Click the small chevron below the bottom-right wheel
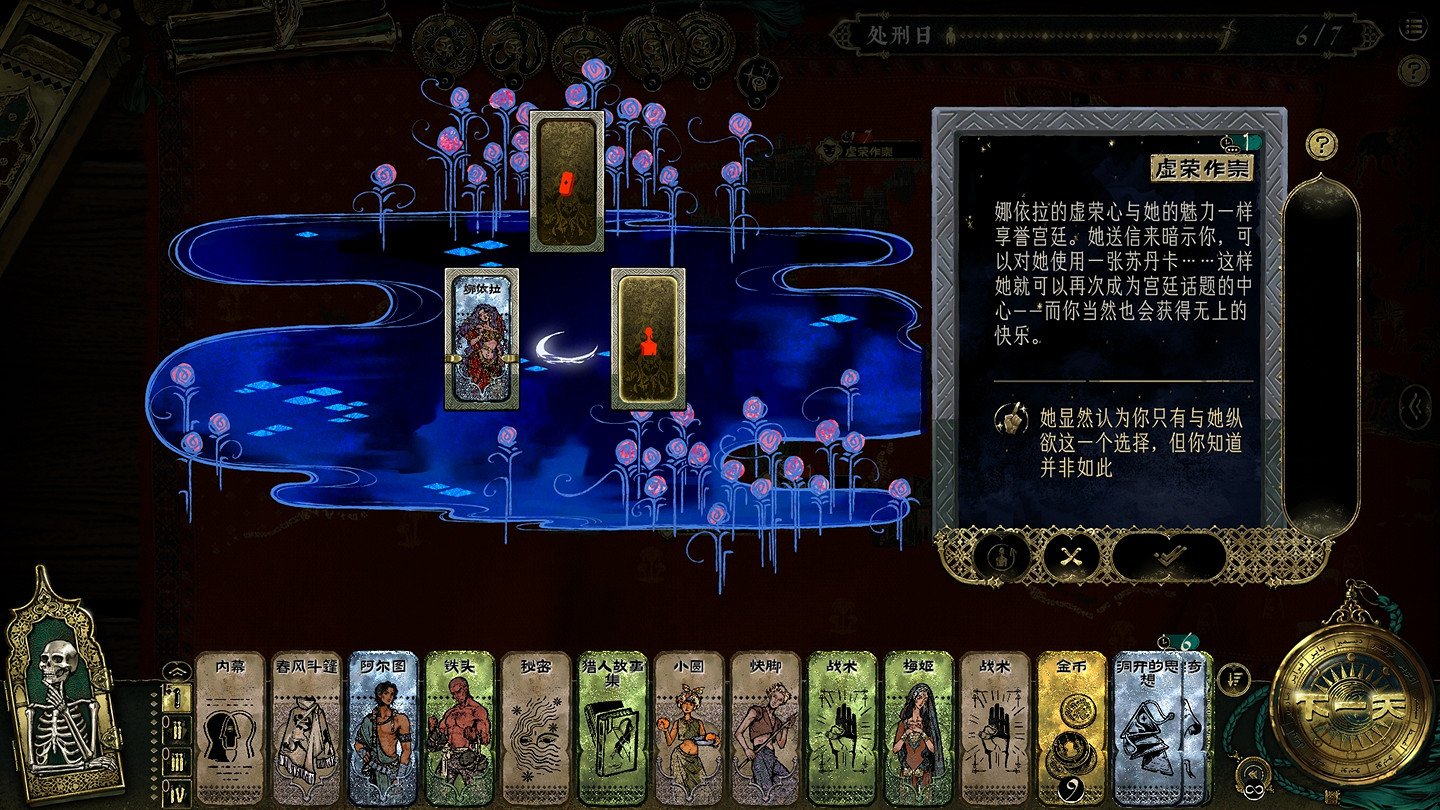The width and height of the screenshot is (1440, 810). [1253, 773]
